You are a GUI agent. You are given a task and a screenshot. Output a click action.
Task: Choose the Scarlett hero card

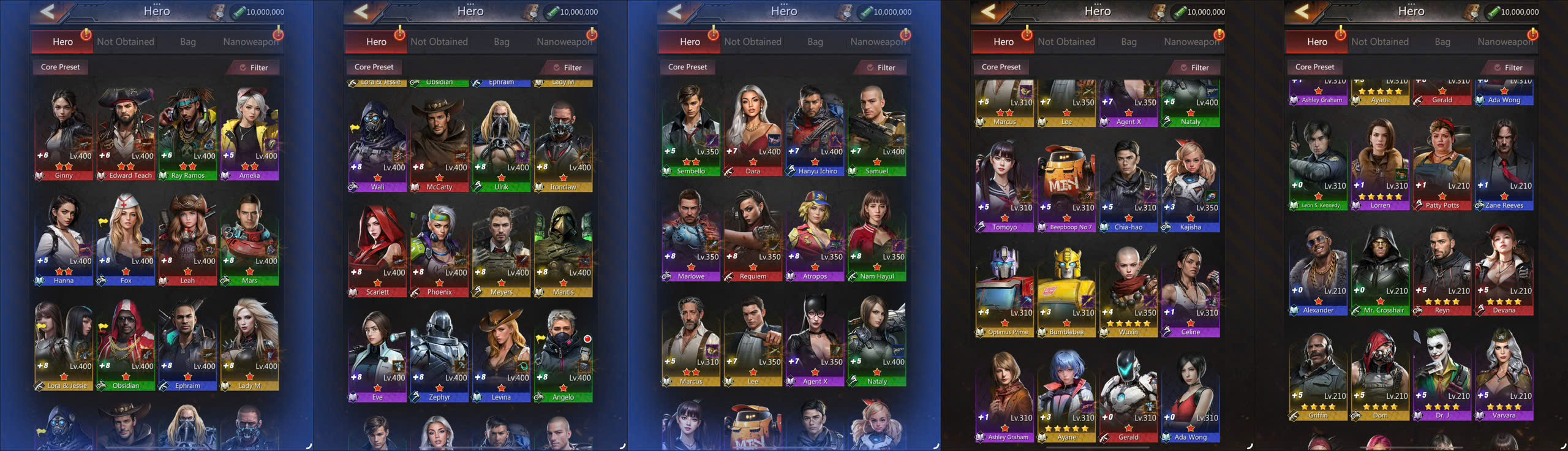(377, 252)
